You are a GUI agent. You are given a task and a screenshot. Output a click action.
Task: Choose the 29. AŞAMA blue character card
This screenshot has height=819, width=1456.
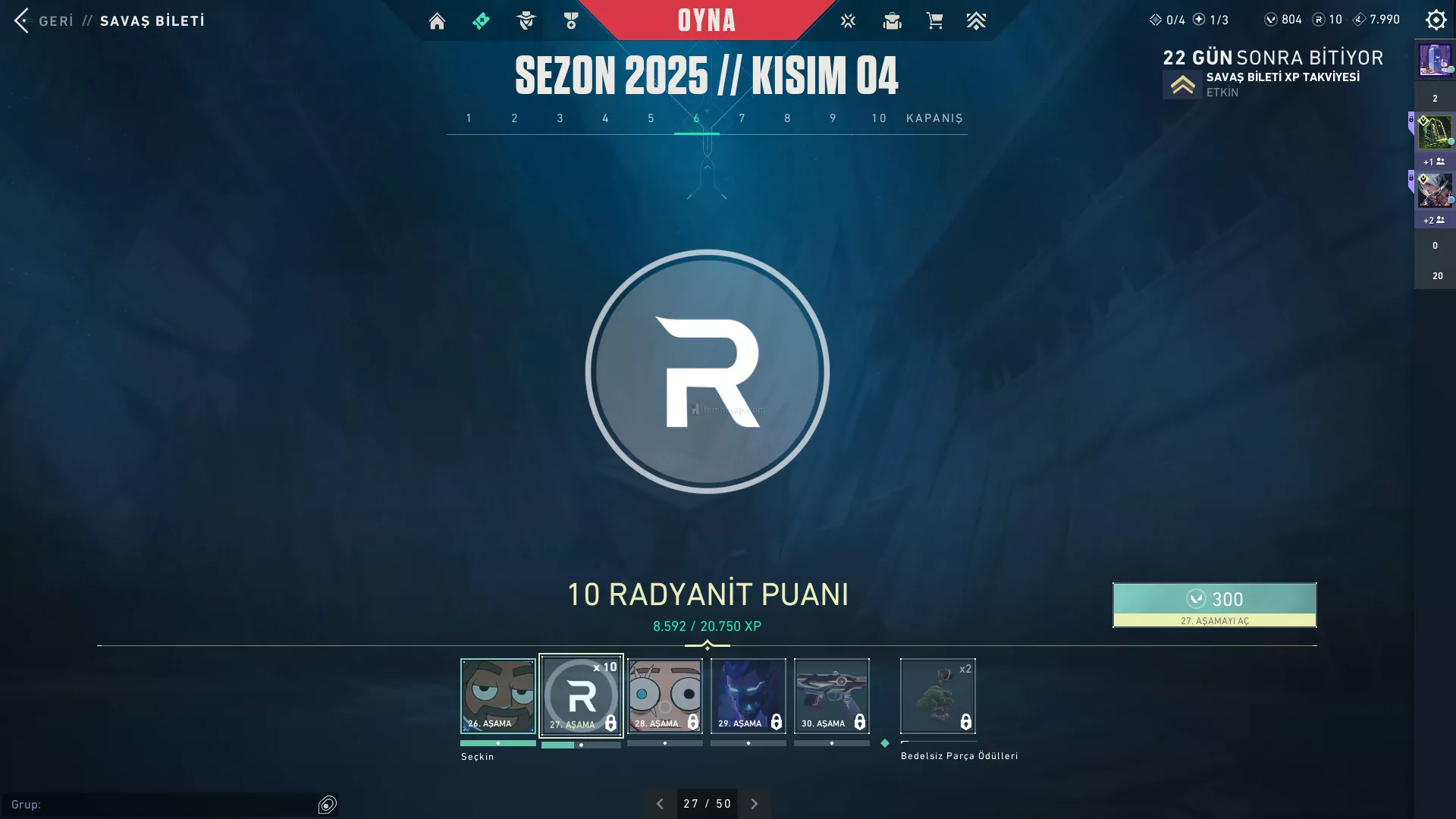coord(748,695)
